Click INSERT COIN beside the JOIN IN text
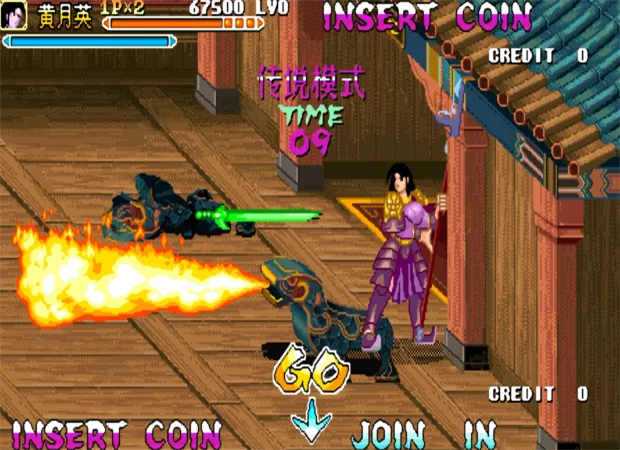The image size is (620, 450). point(116,435)
